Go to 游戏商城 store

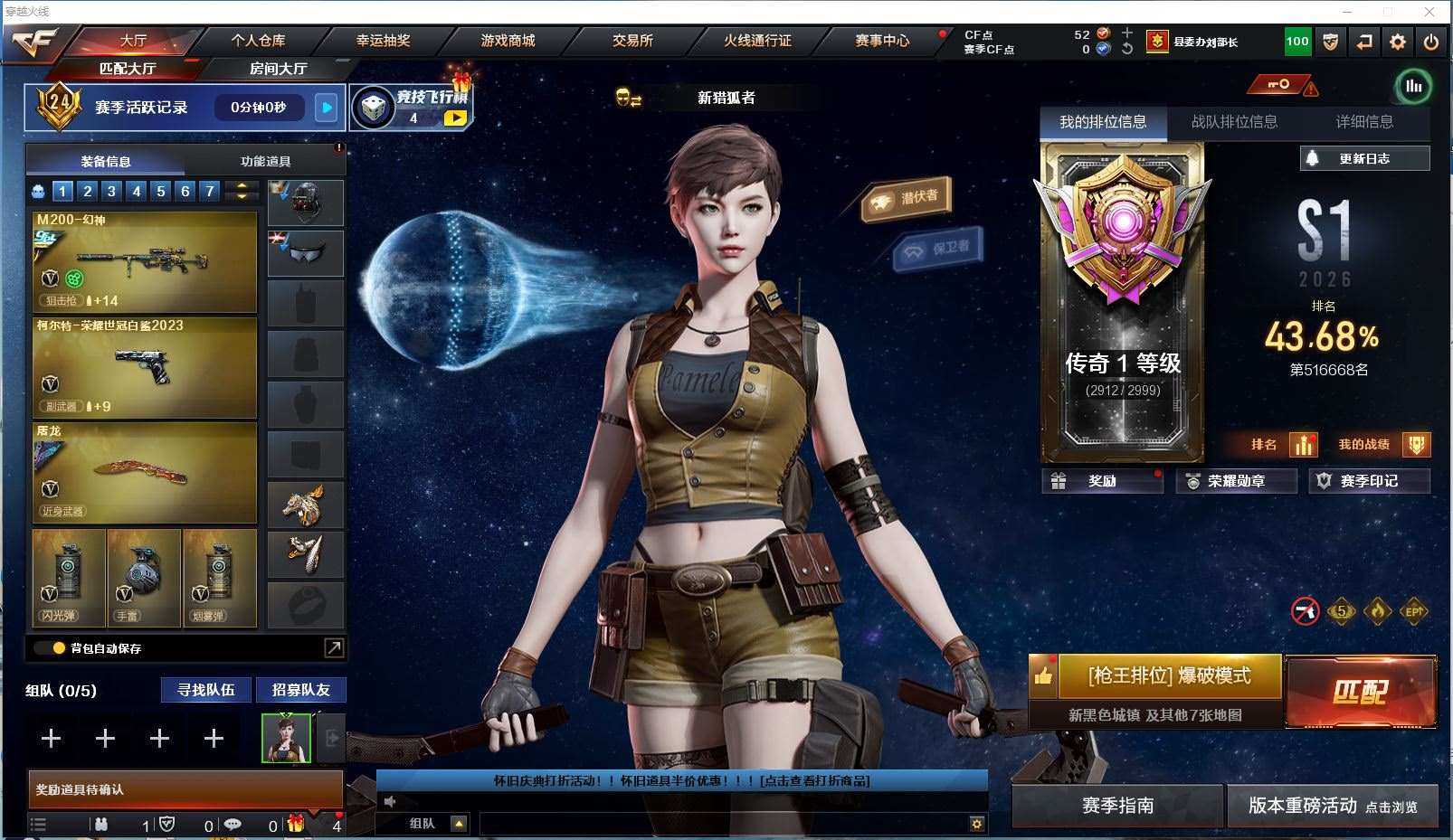click(x=508, y=41)
